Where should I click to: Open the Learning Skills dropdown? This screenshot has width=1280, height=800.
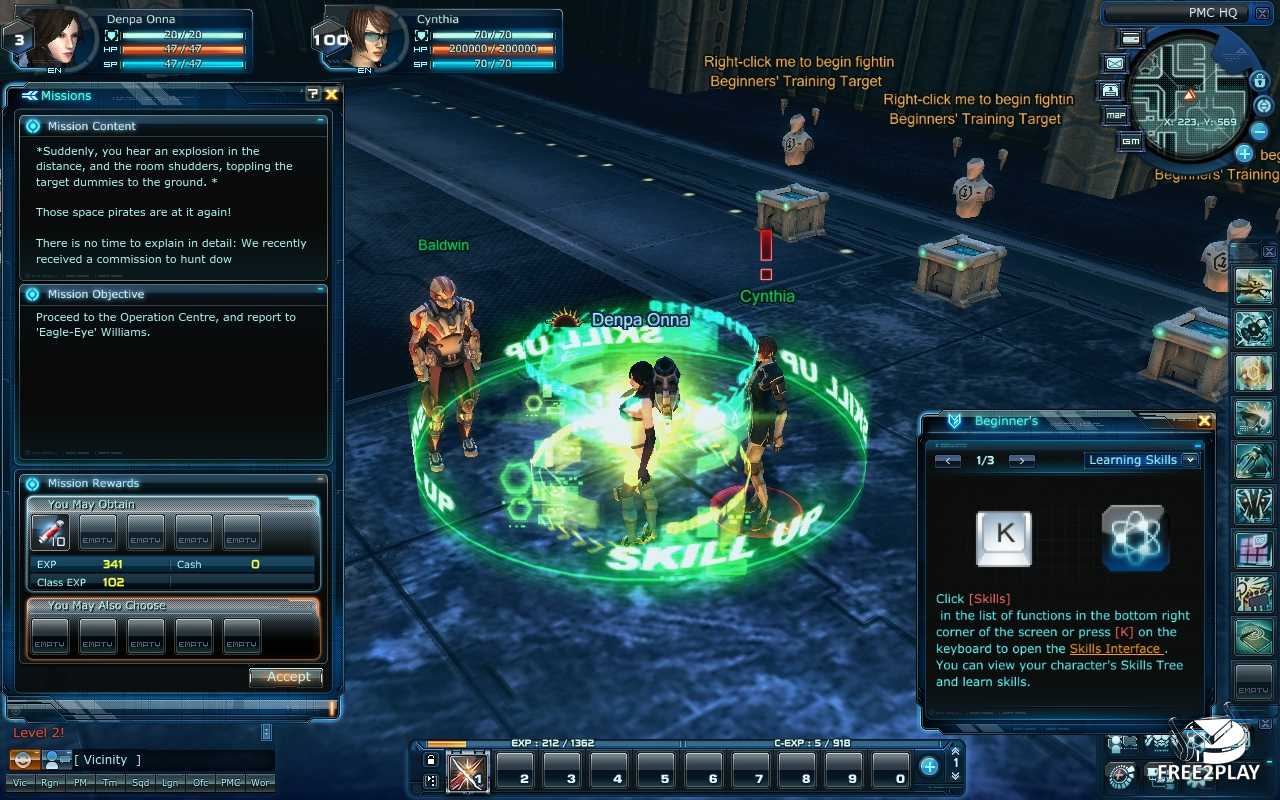[1190, 460]
